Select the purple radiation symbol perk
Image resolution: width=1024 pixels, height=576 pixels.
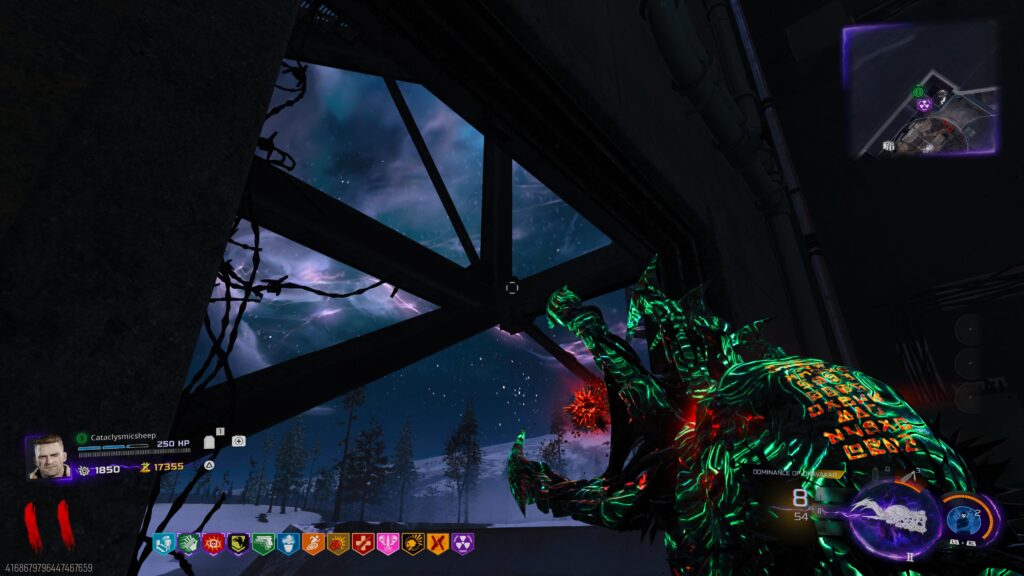[x=462, y=543]
